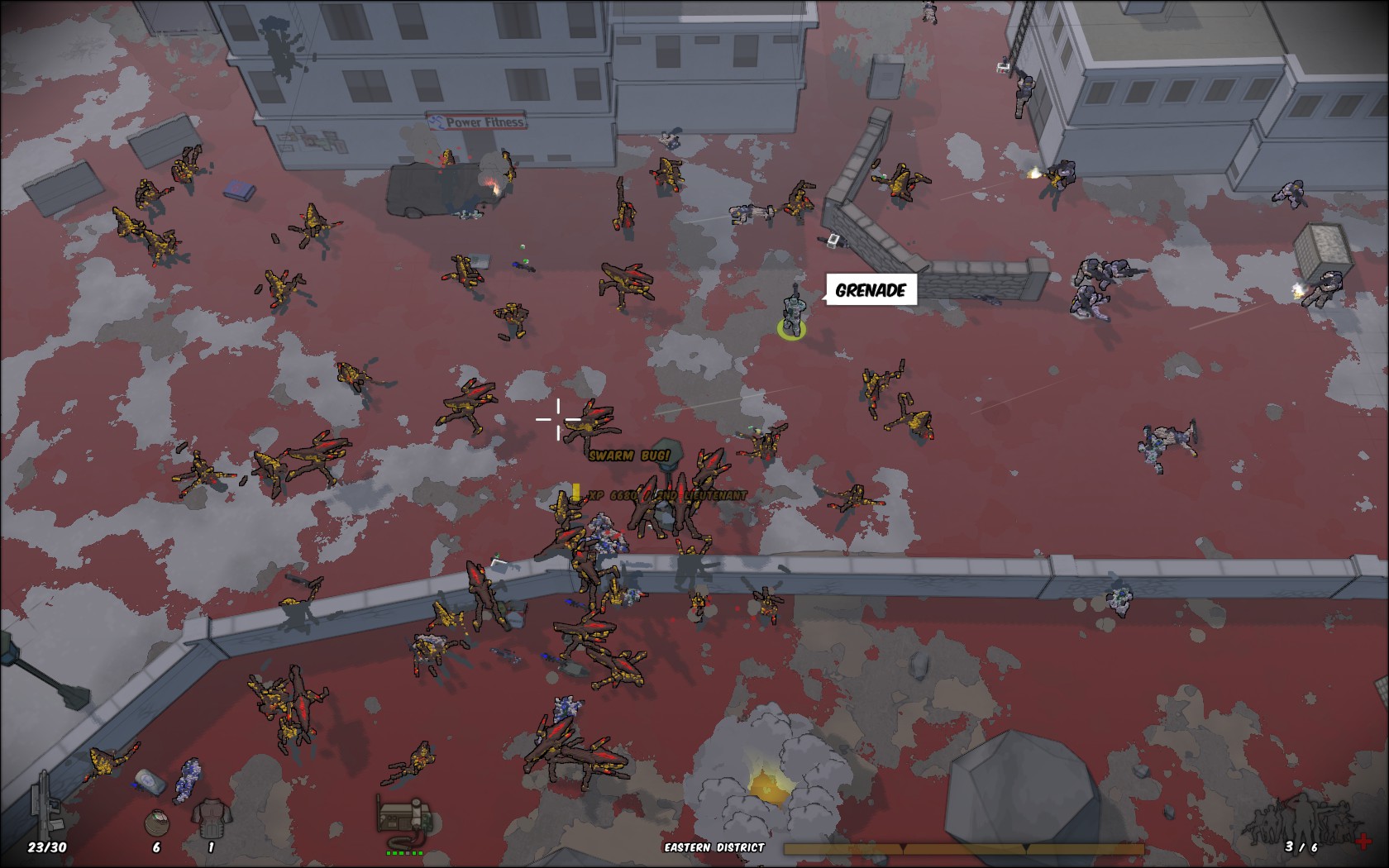Click the zombie horde icon near 3/6
This screenshot has width=1389, height=868.
[1305, 823]
